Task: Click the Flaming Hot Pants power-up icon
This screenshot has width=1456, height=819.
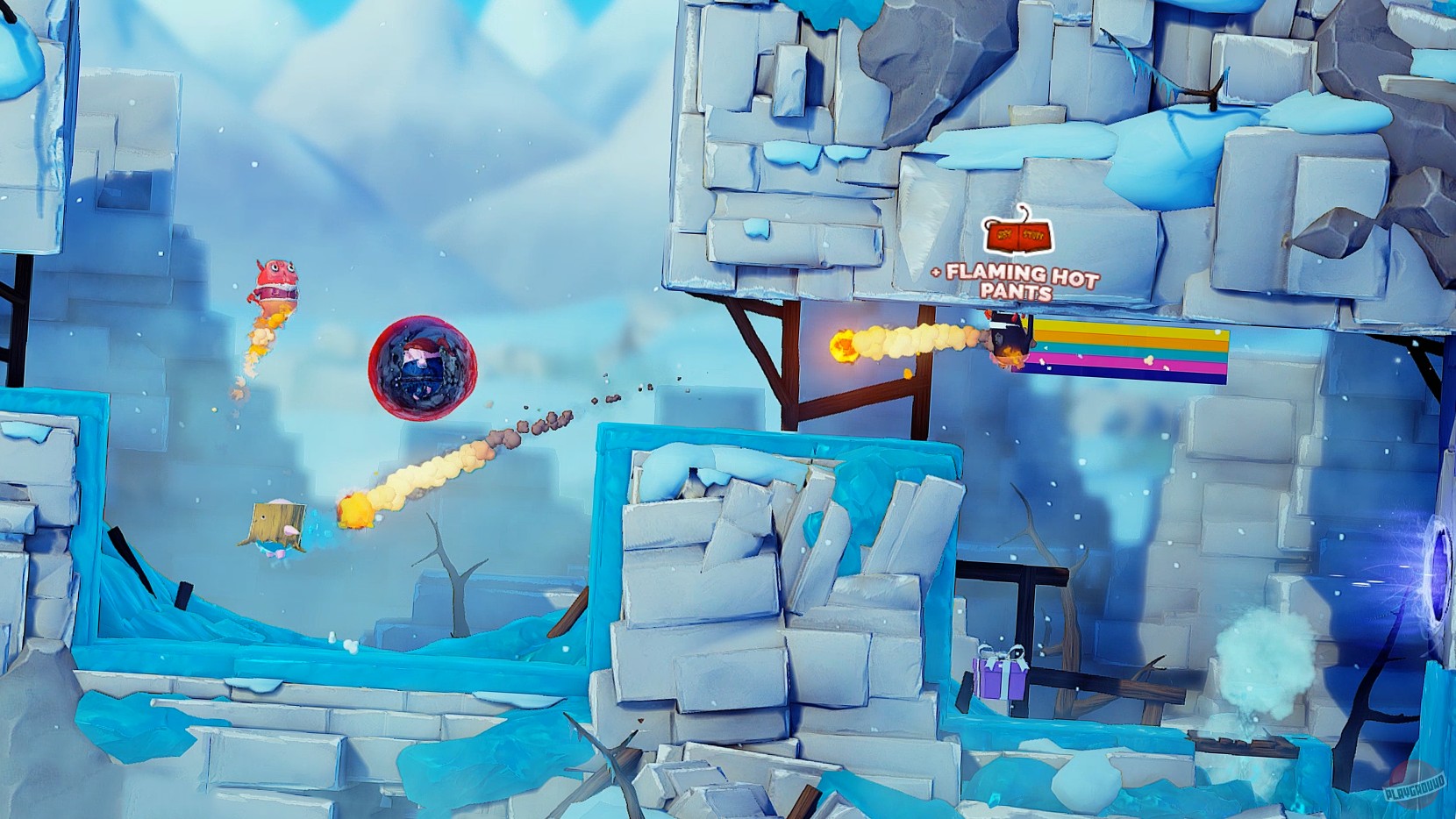Action: tap(1019, 235)
